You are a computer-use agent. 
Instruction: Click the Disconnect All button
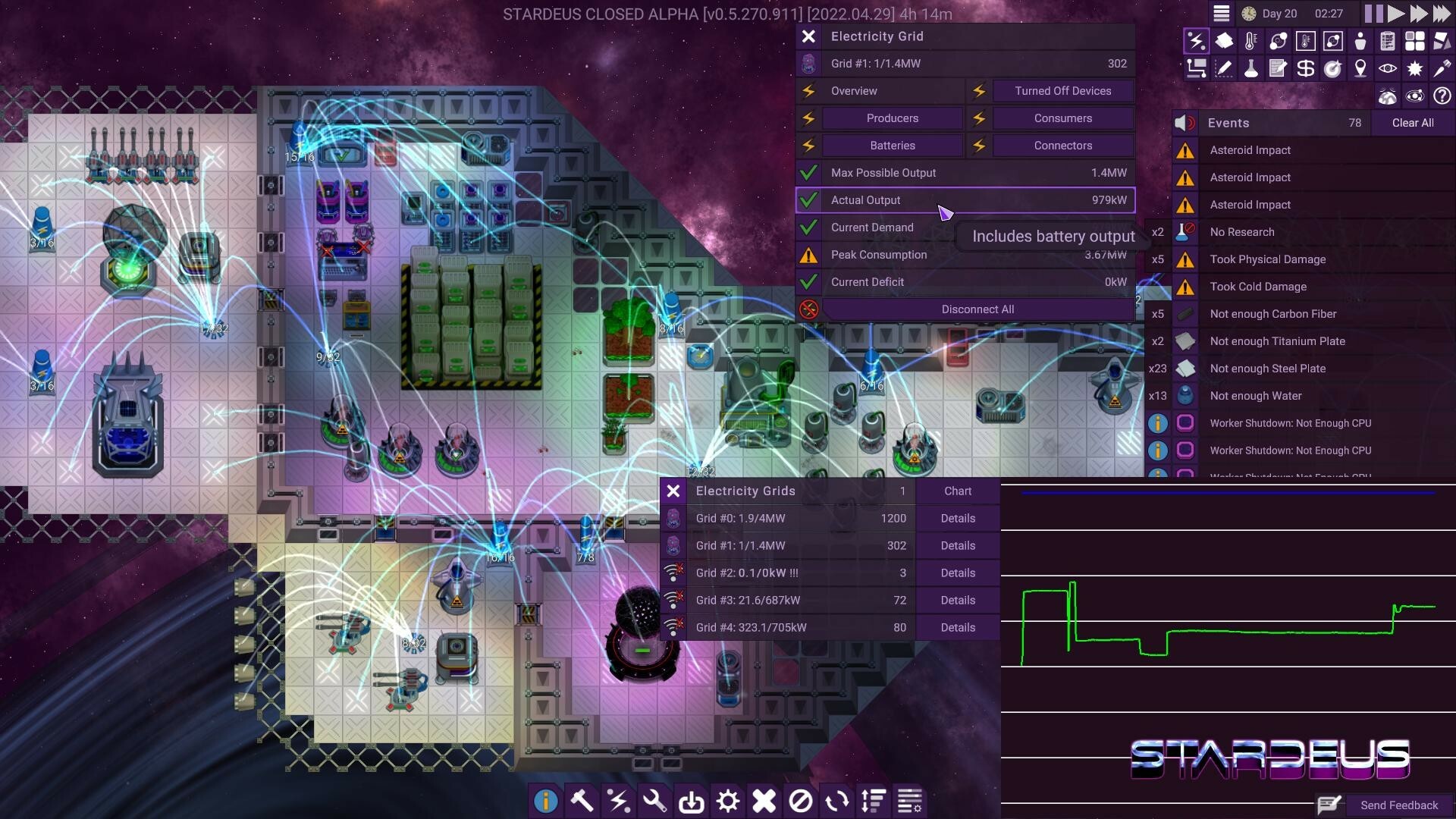pyautogui.click(x=977, y=309)
